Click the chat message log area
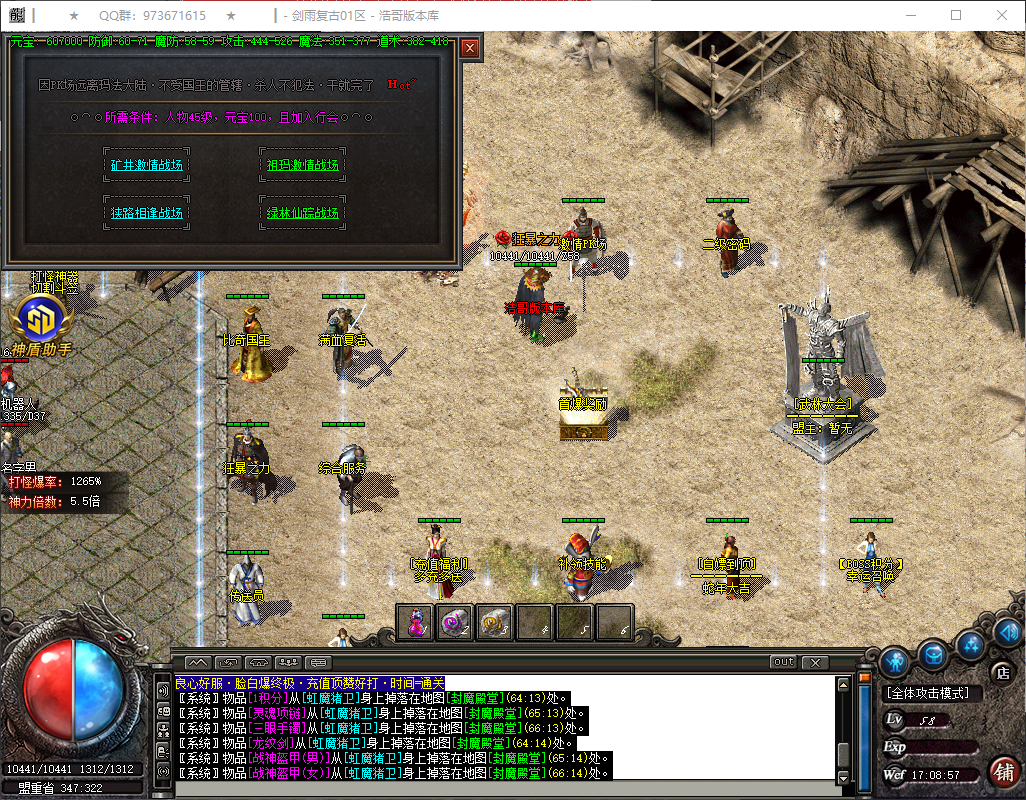The image size is (1026, 800). tap(500, 728)
